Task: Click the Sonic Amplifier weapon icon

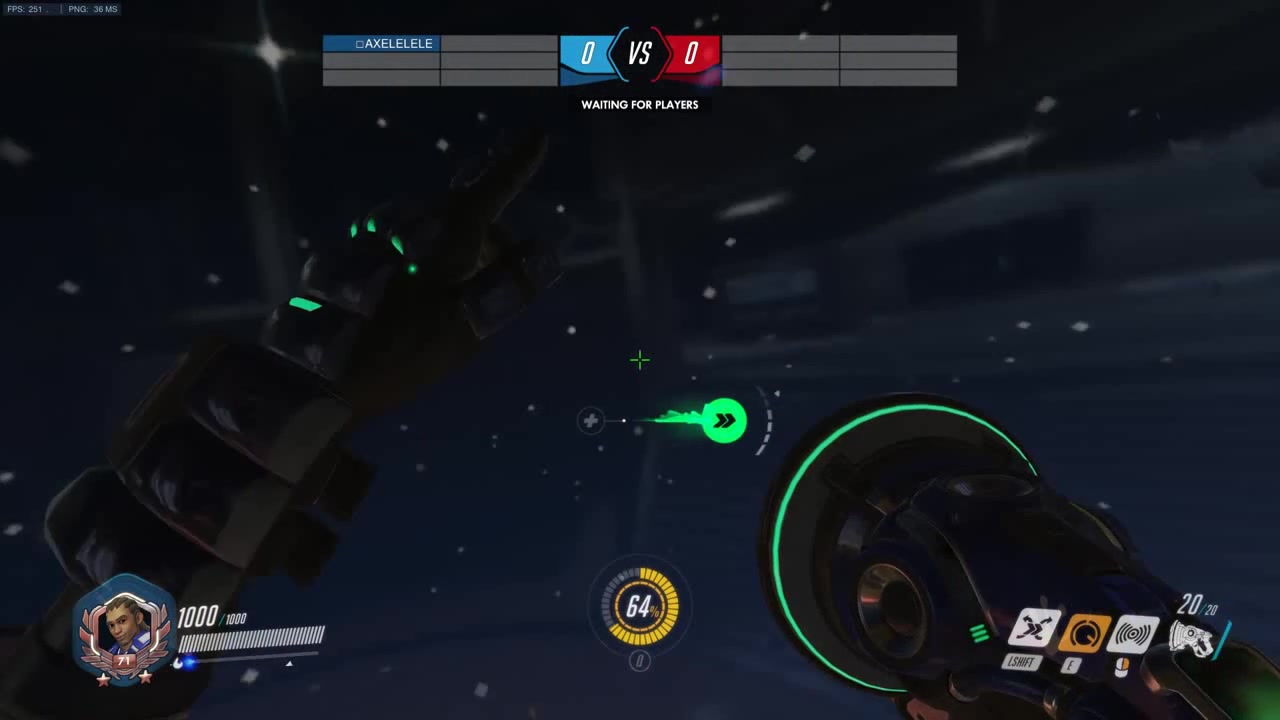Action: point(1190,638)
